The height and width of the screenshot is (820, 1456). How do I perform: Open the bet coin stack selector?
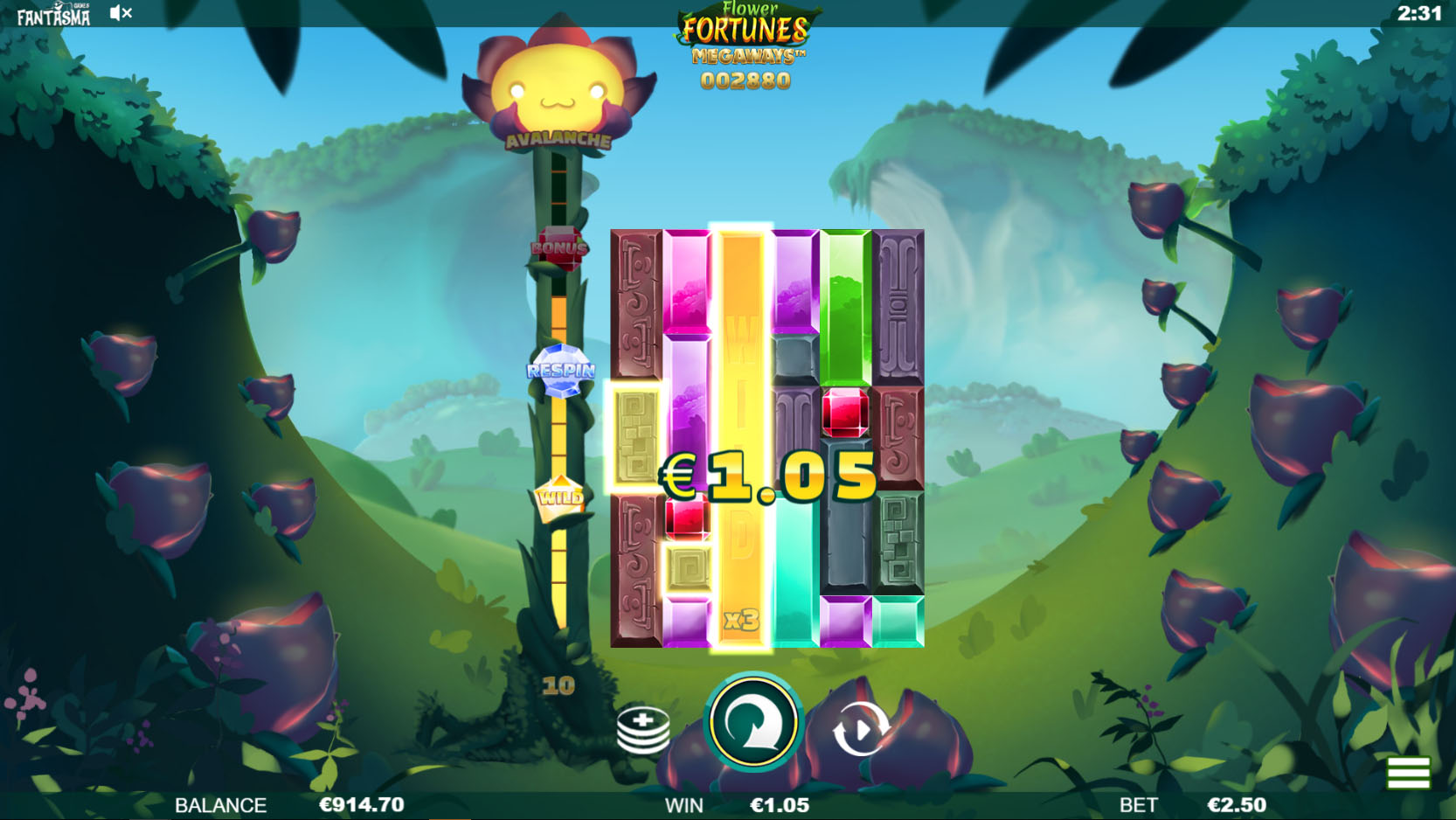tap(643, 730)
